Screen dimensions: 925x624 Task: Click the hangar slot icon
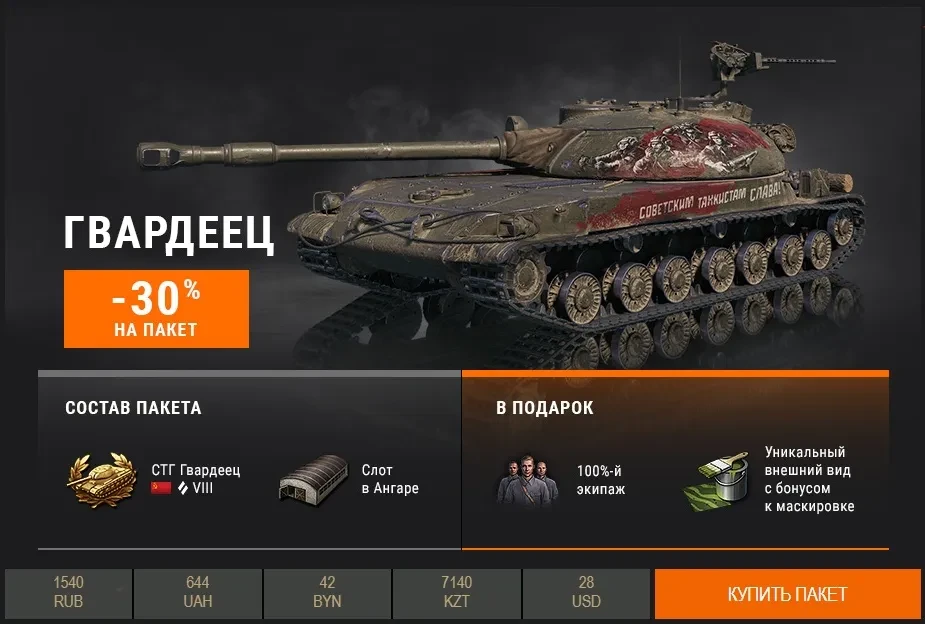click(312, 480)
